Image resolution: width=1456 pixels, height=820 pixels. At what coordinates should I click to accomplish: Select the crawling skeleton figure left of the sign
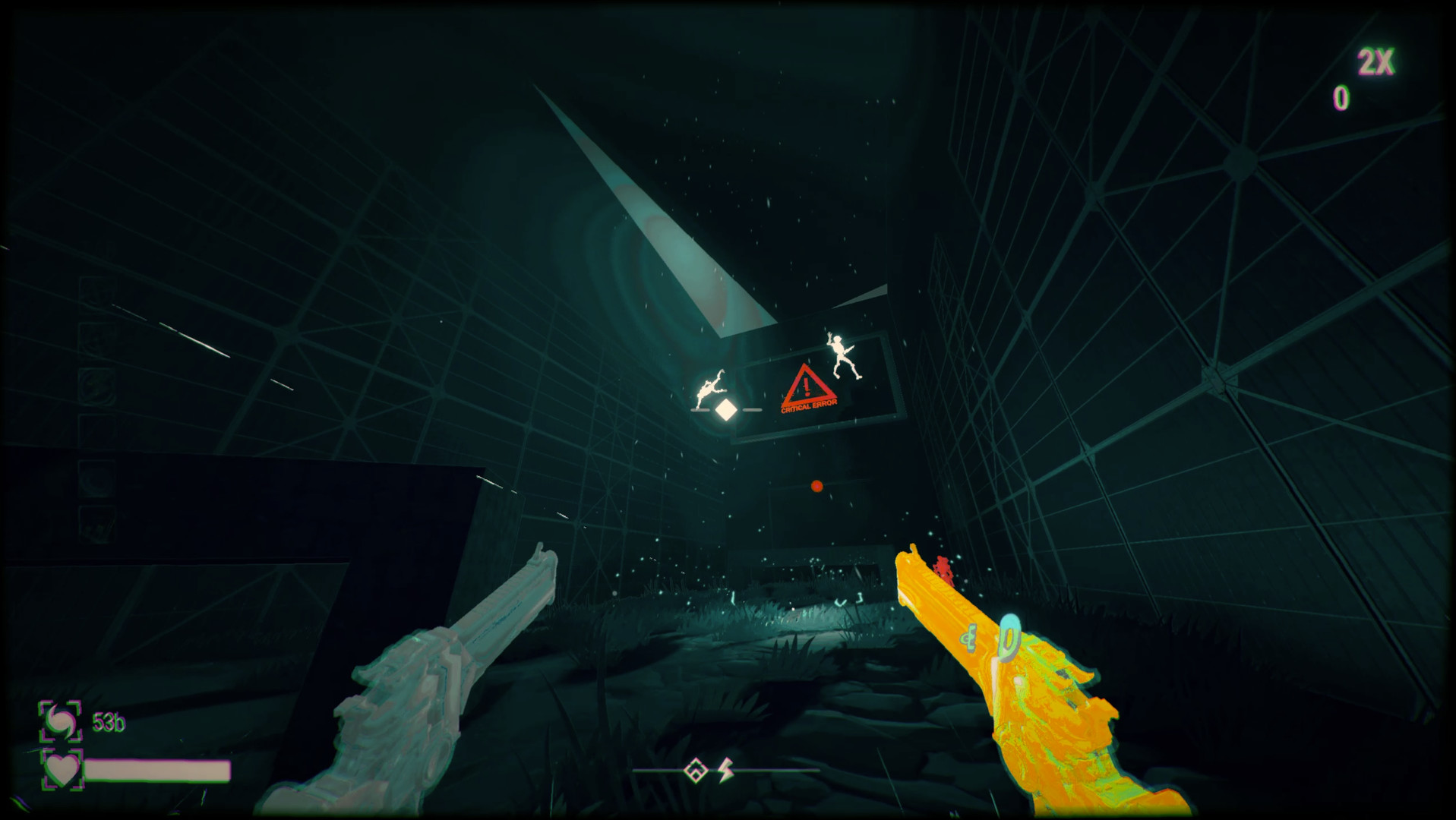point(709,390)
